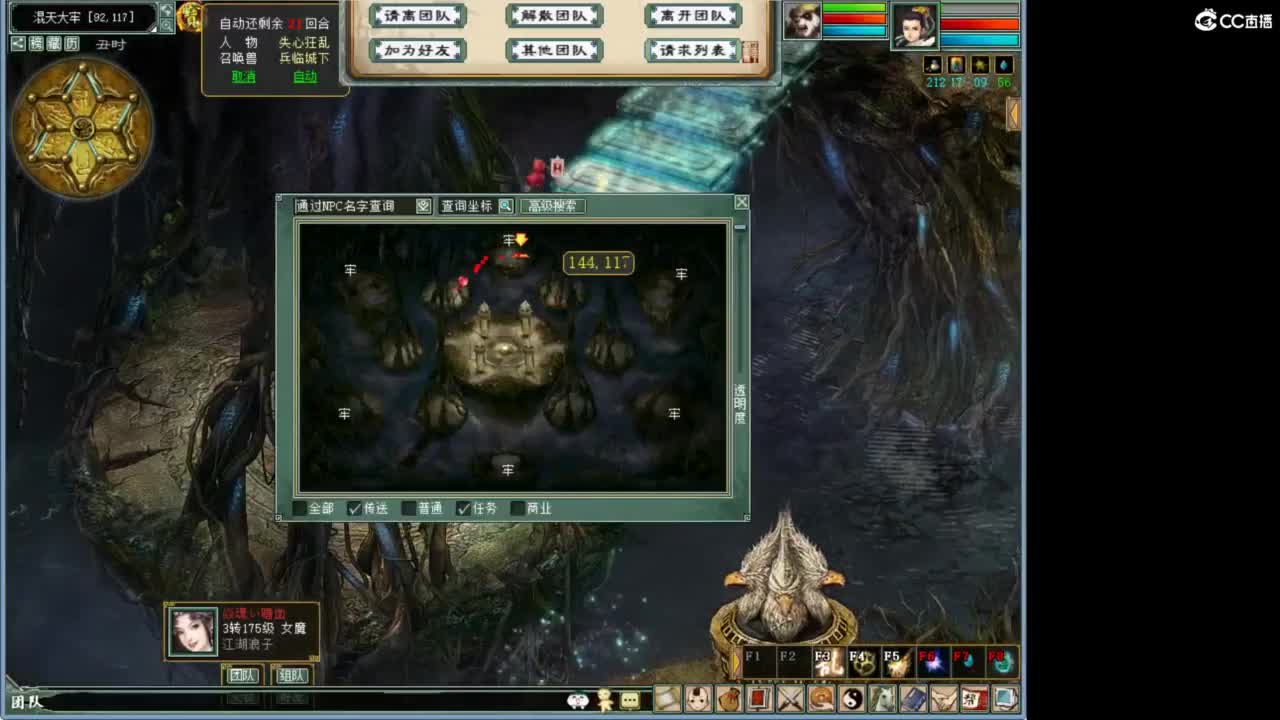Click the magnifier icon beside 查询坐标

[505, 206]
